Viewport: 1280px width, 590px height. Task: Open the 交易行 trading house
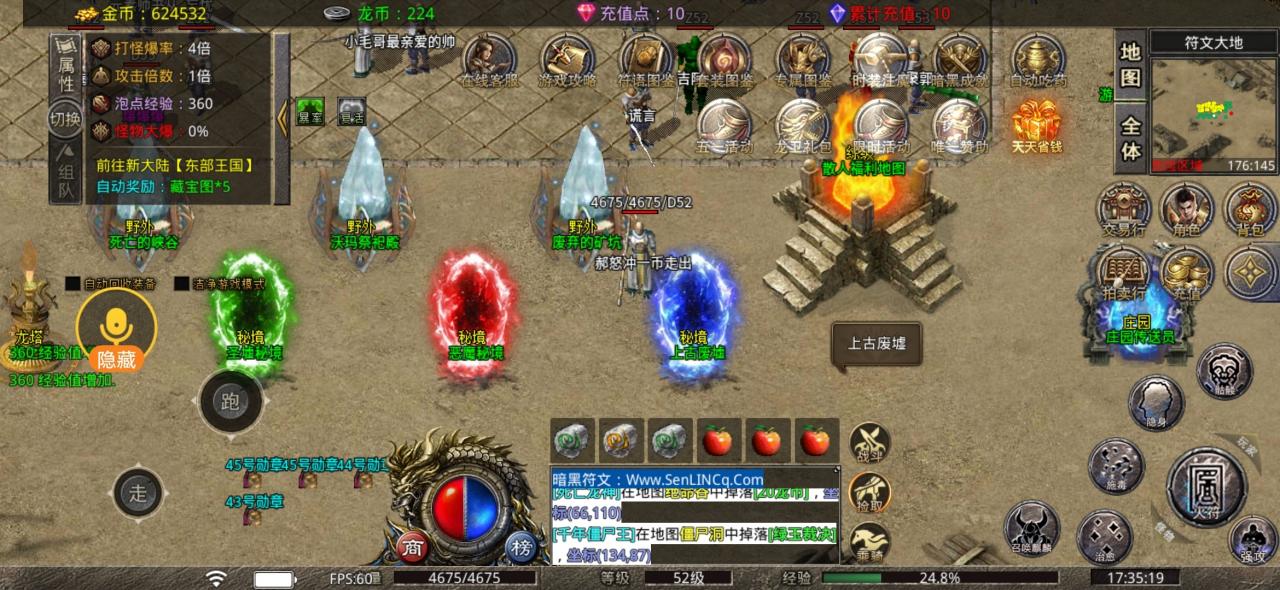tap(1124, 209)
